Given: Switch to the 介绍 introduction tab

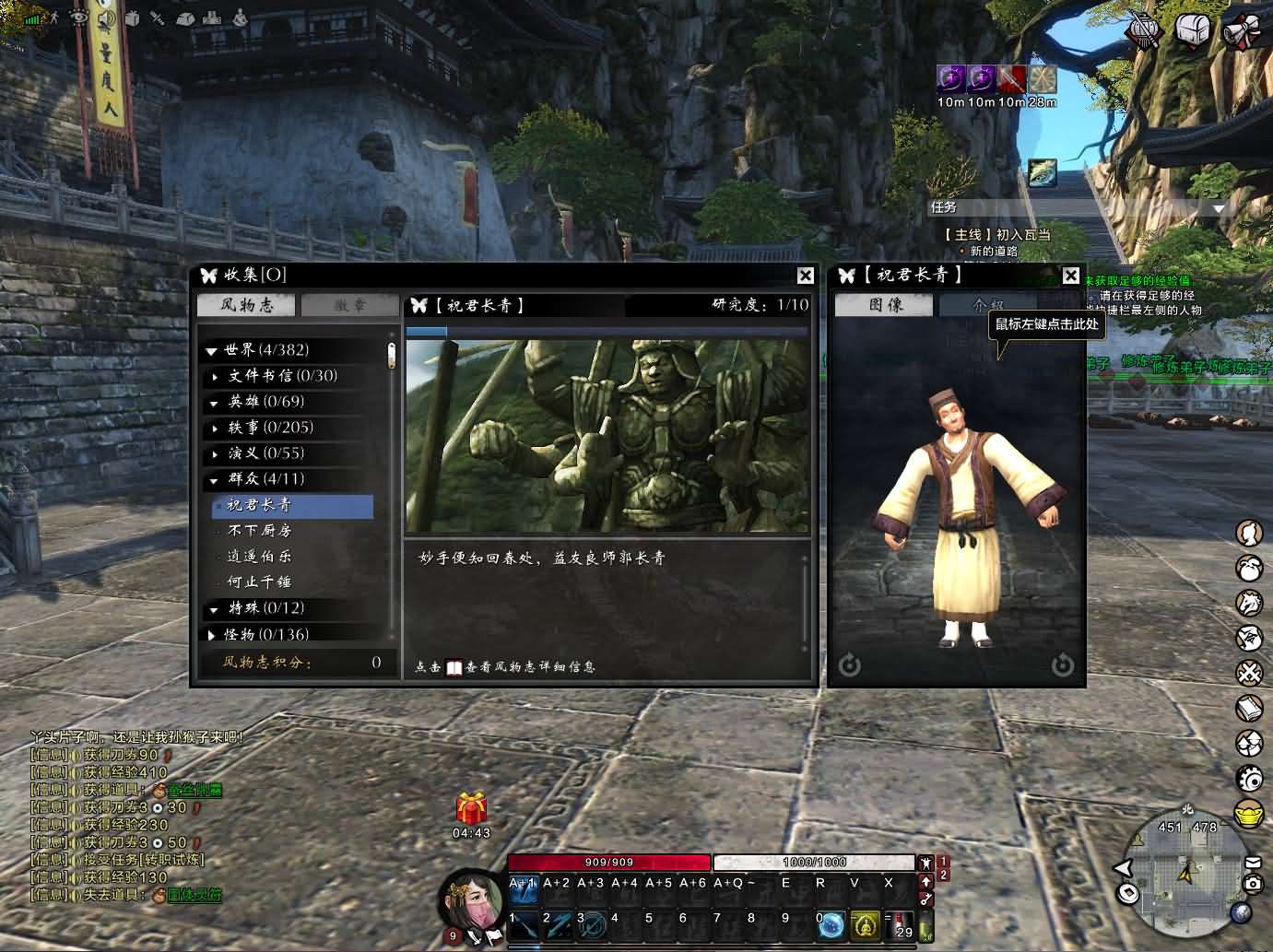Looking at the screenshot, I should coord(987,305).
